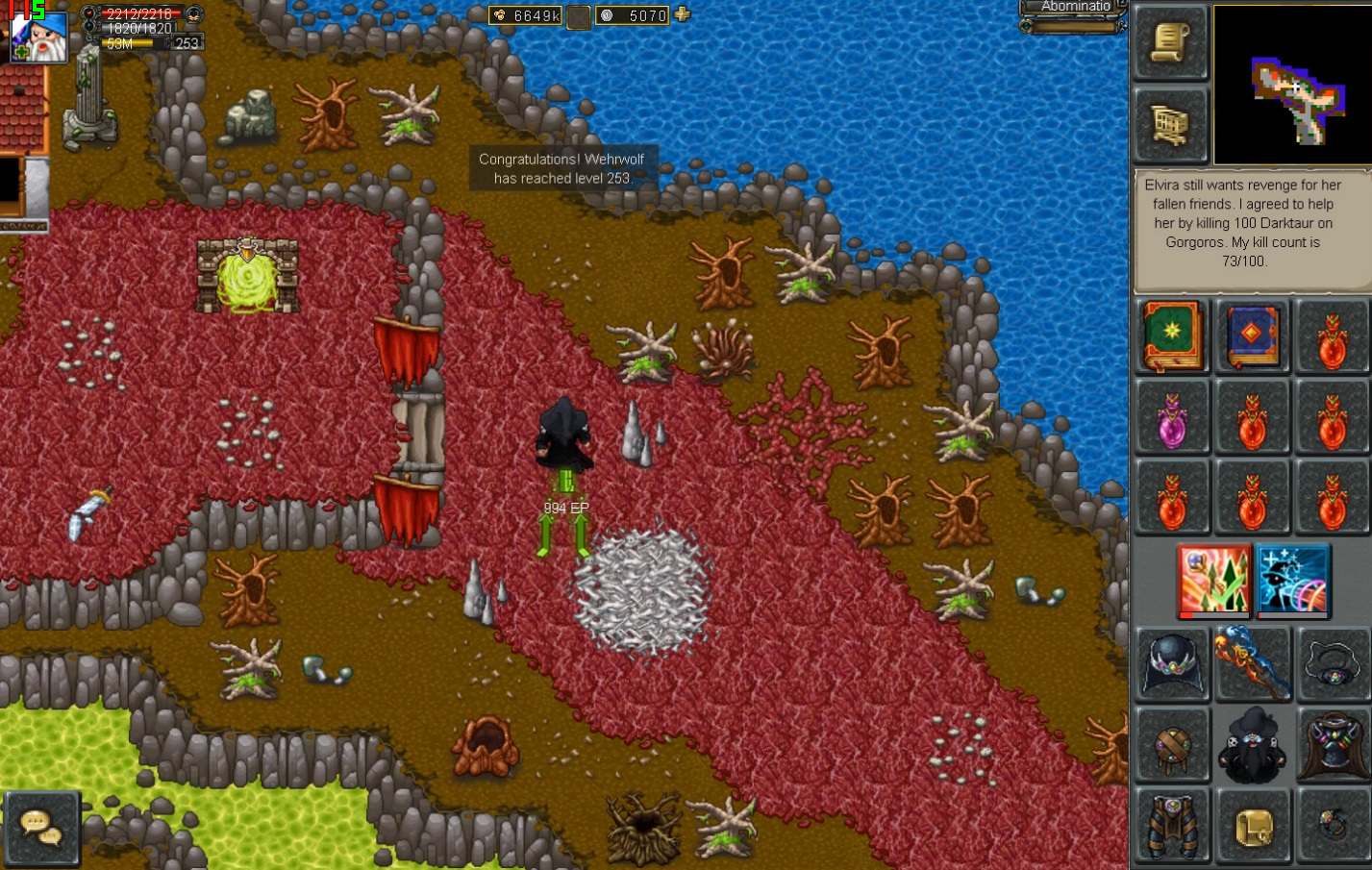Activate the blue wizard dash skill
This screenshot has width=1372, height=870.
1293,580
